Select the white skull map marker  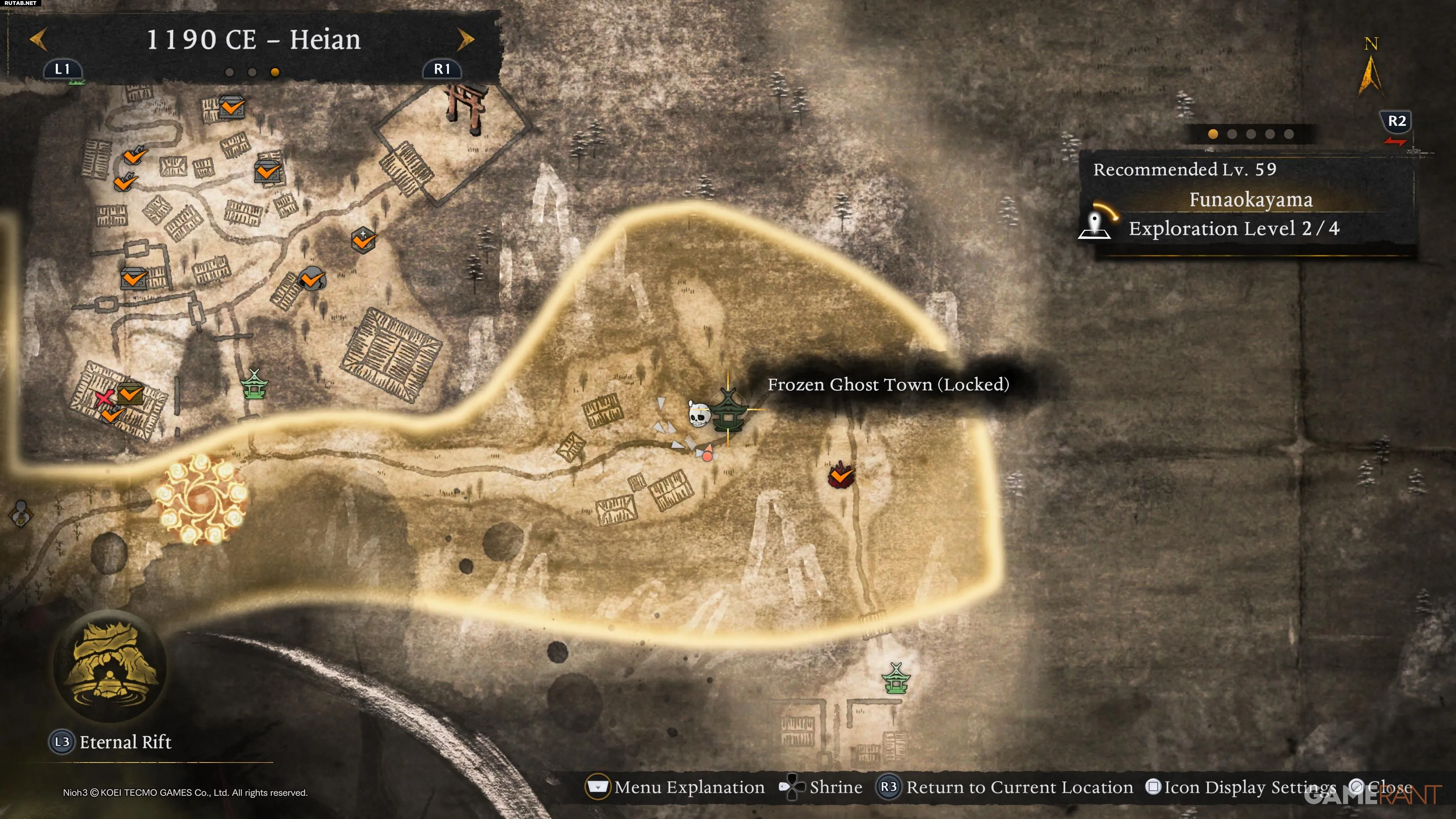(698, 414)
